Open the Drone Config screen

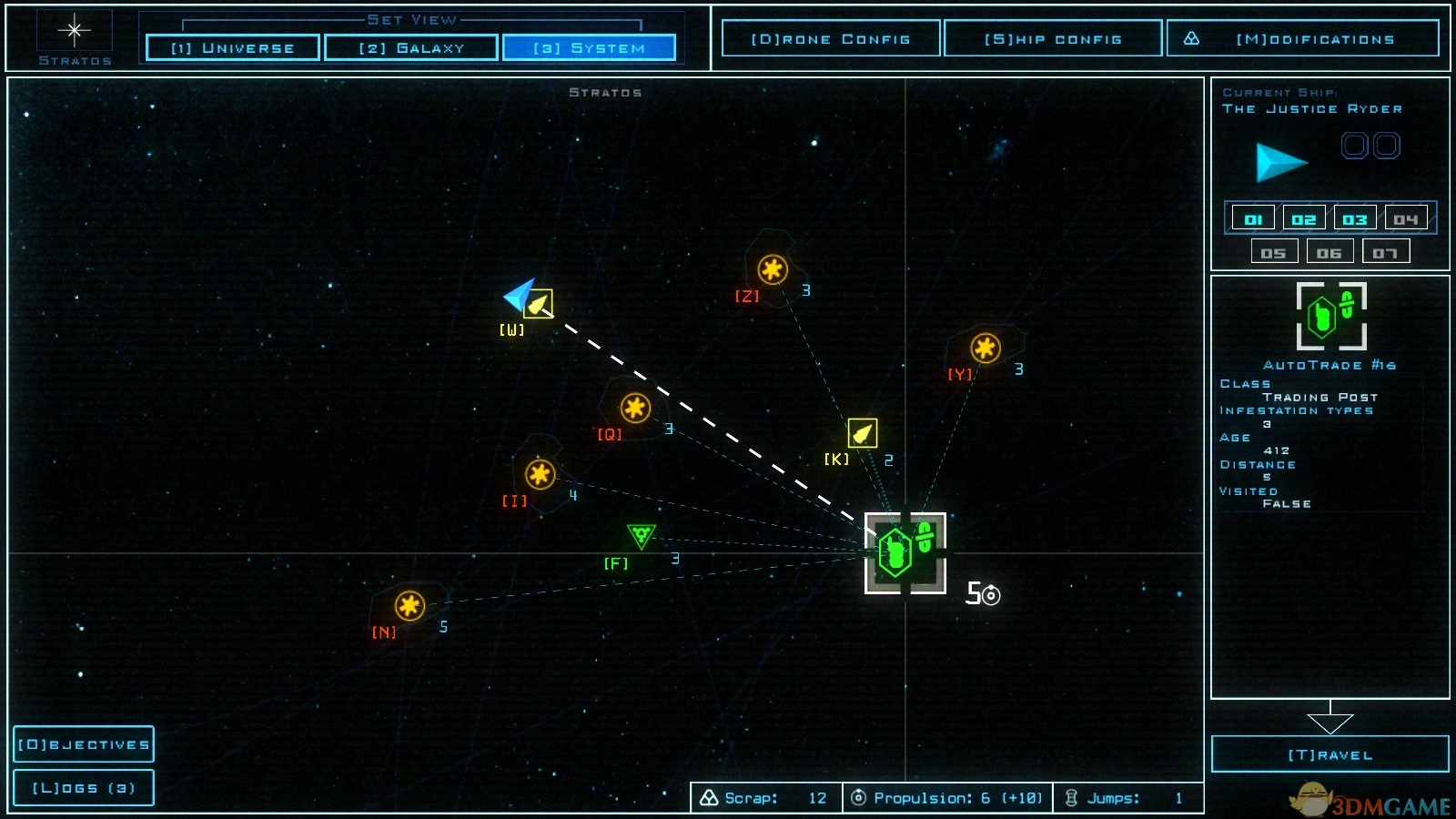[830, 39]
